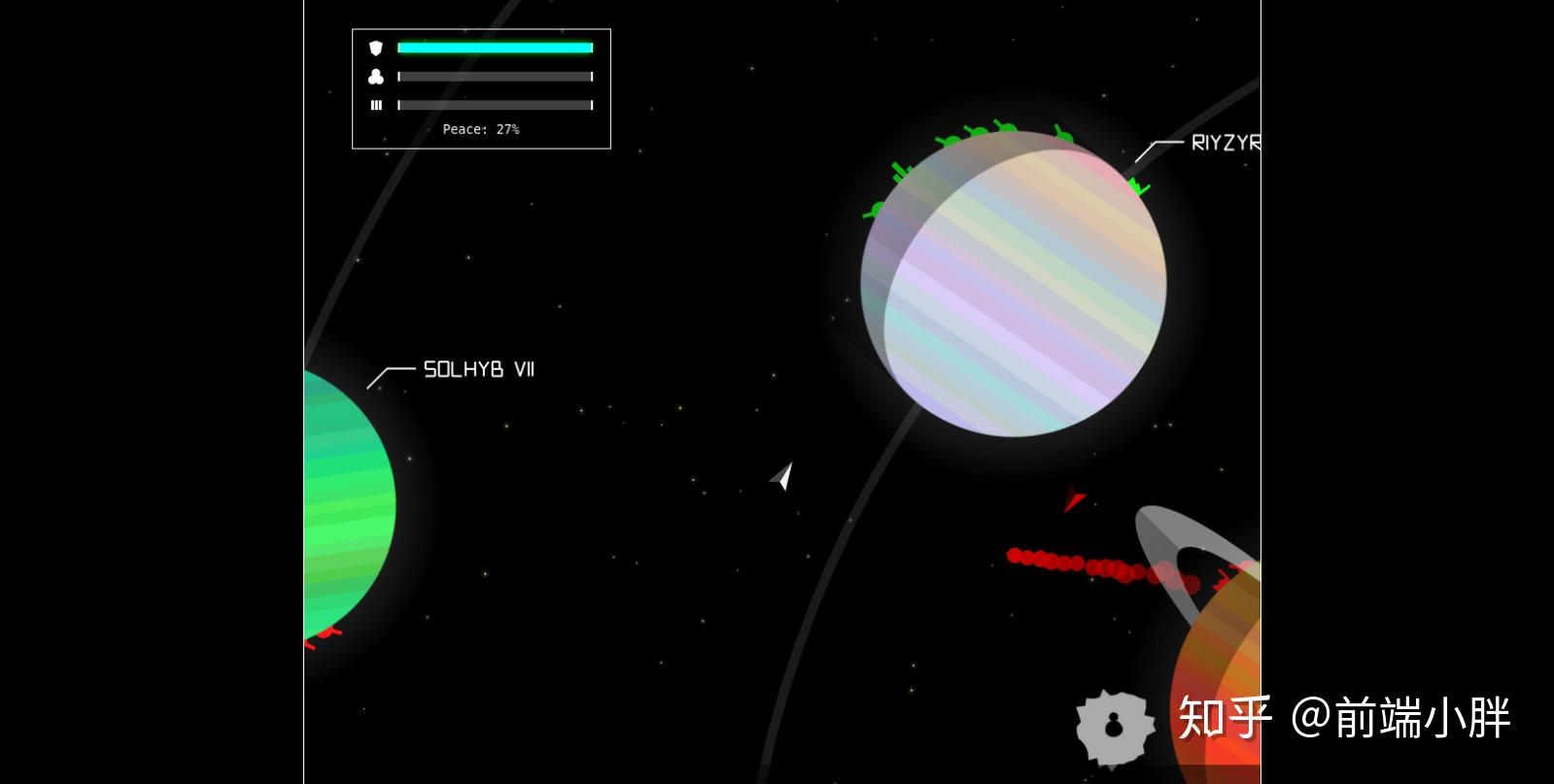This screenshot has height=784, width=1554.
Task: Select the SOLHYB VII planet name label
Action: point(479,369)
